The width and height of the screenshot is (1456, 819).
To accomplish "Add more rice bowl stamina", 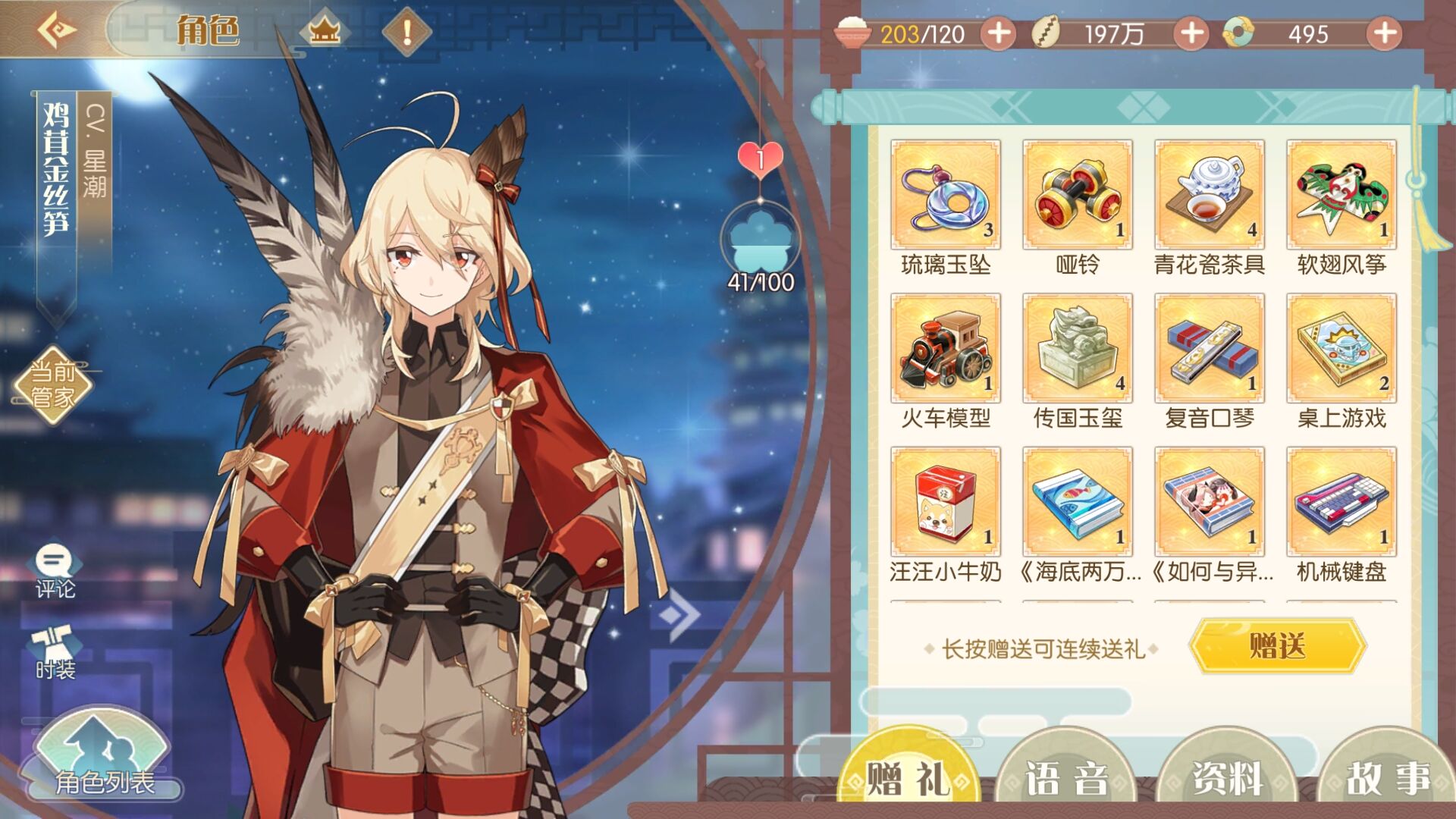I will tap(999, 33).
